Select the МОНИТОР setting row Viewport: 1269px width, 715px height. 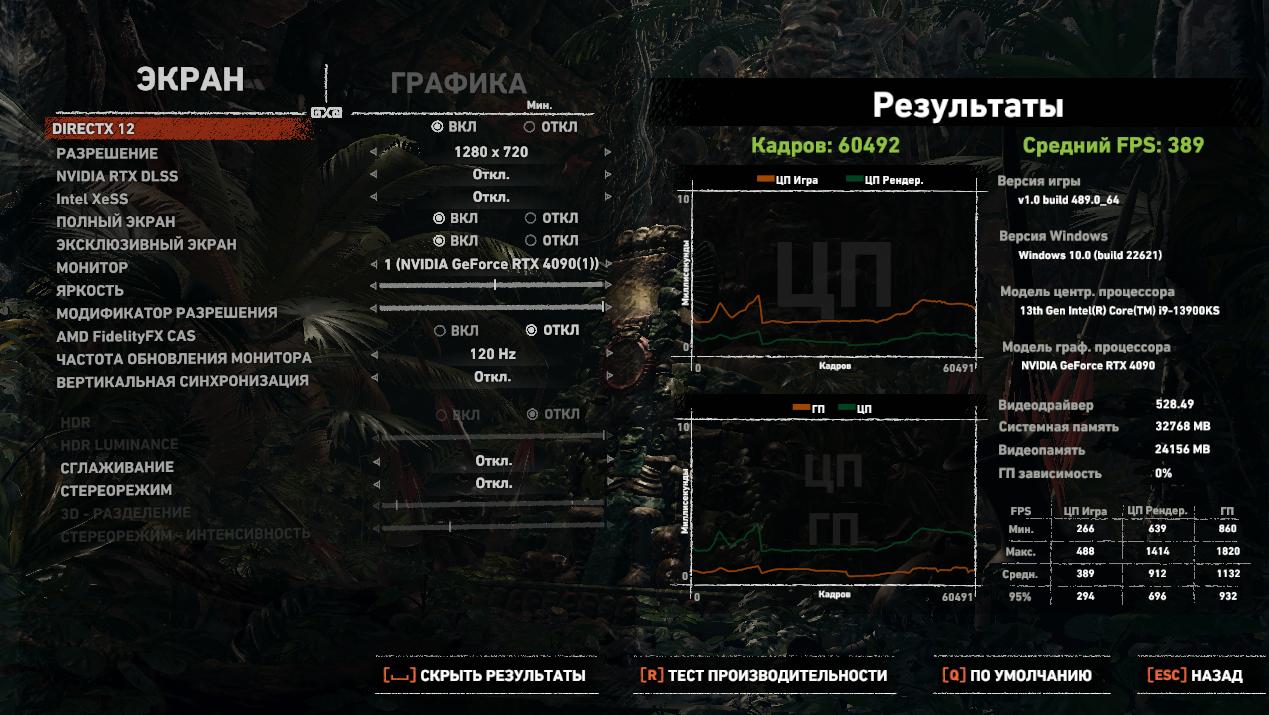pos(92,267)
